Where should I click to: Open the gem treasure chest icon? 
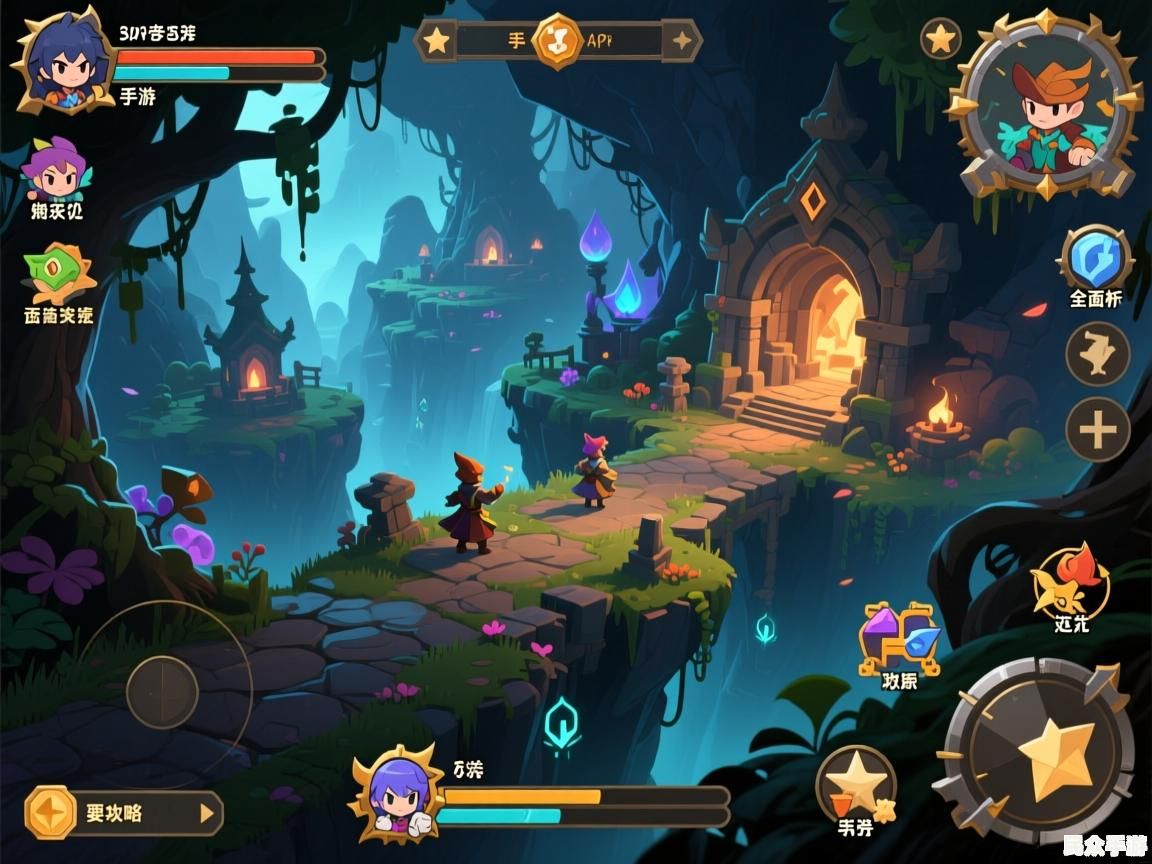(x=899, y=640)
